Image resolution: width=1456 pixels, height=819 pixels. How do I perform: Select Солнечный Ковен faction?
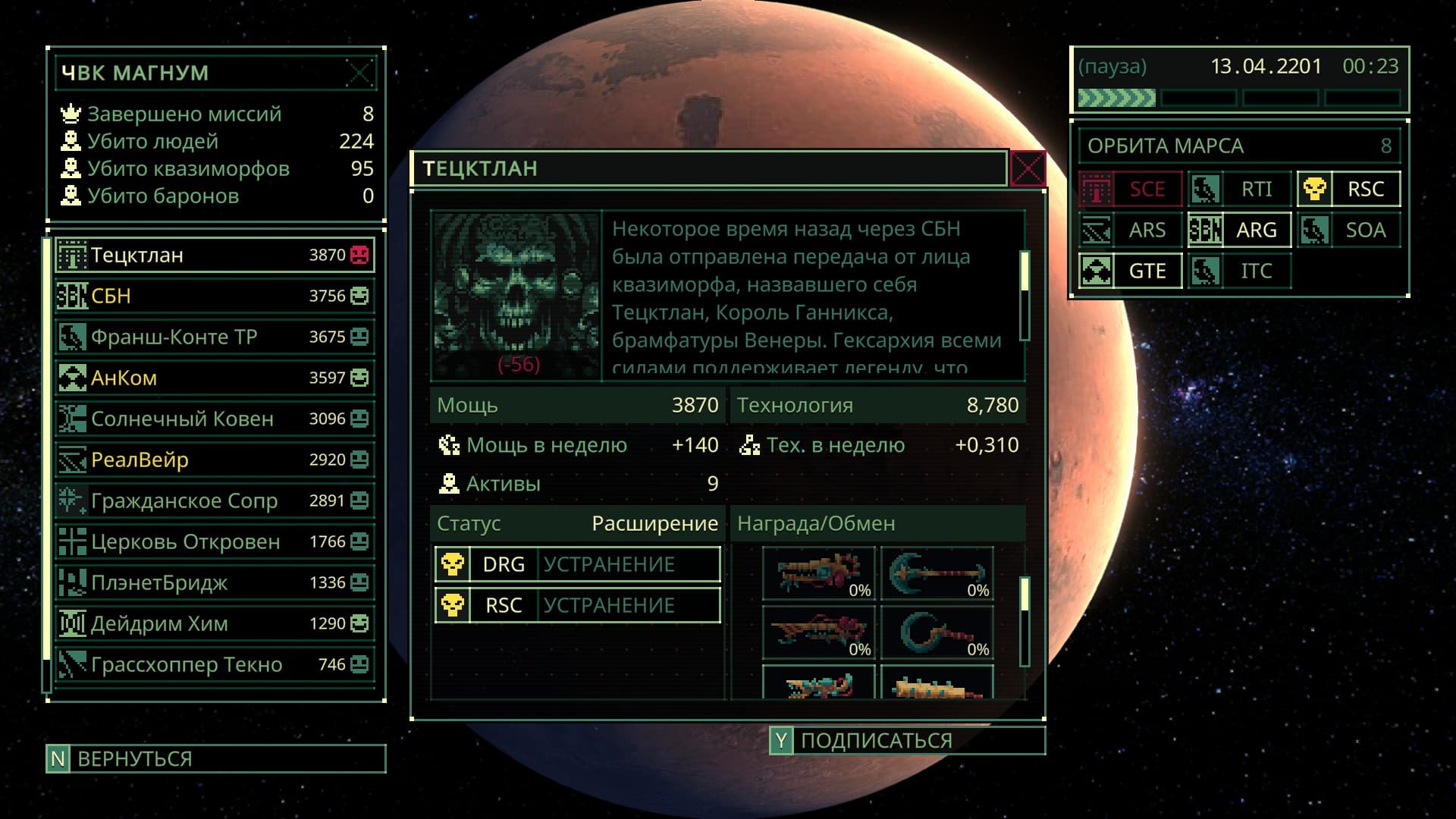(x=215, y=419)
